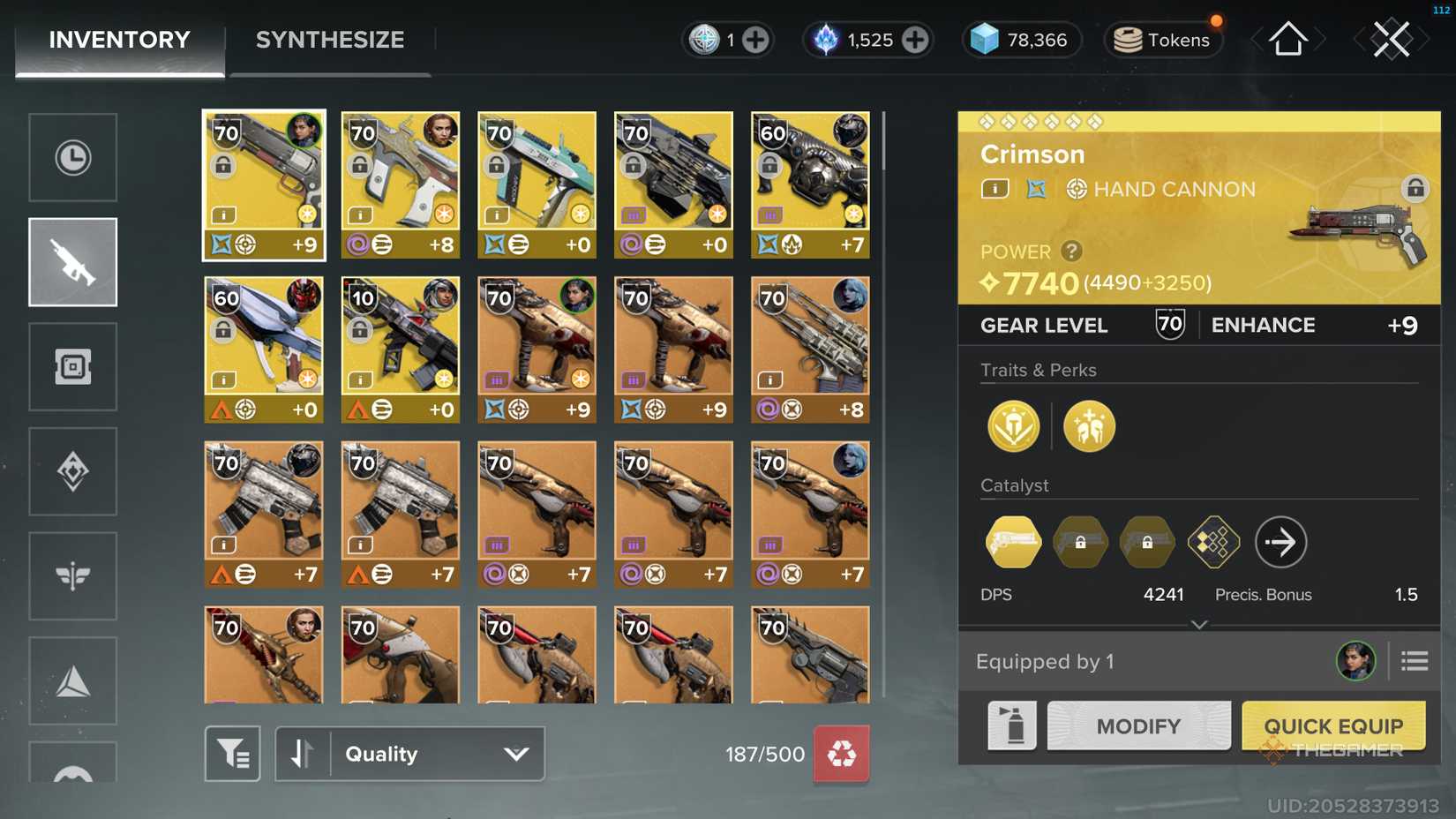Open the Equipped by 1 list icon
Viewport: 1456px width, 819px height.
pos(1414,660)
